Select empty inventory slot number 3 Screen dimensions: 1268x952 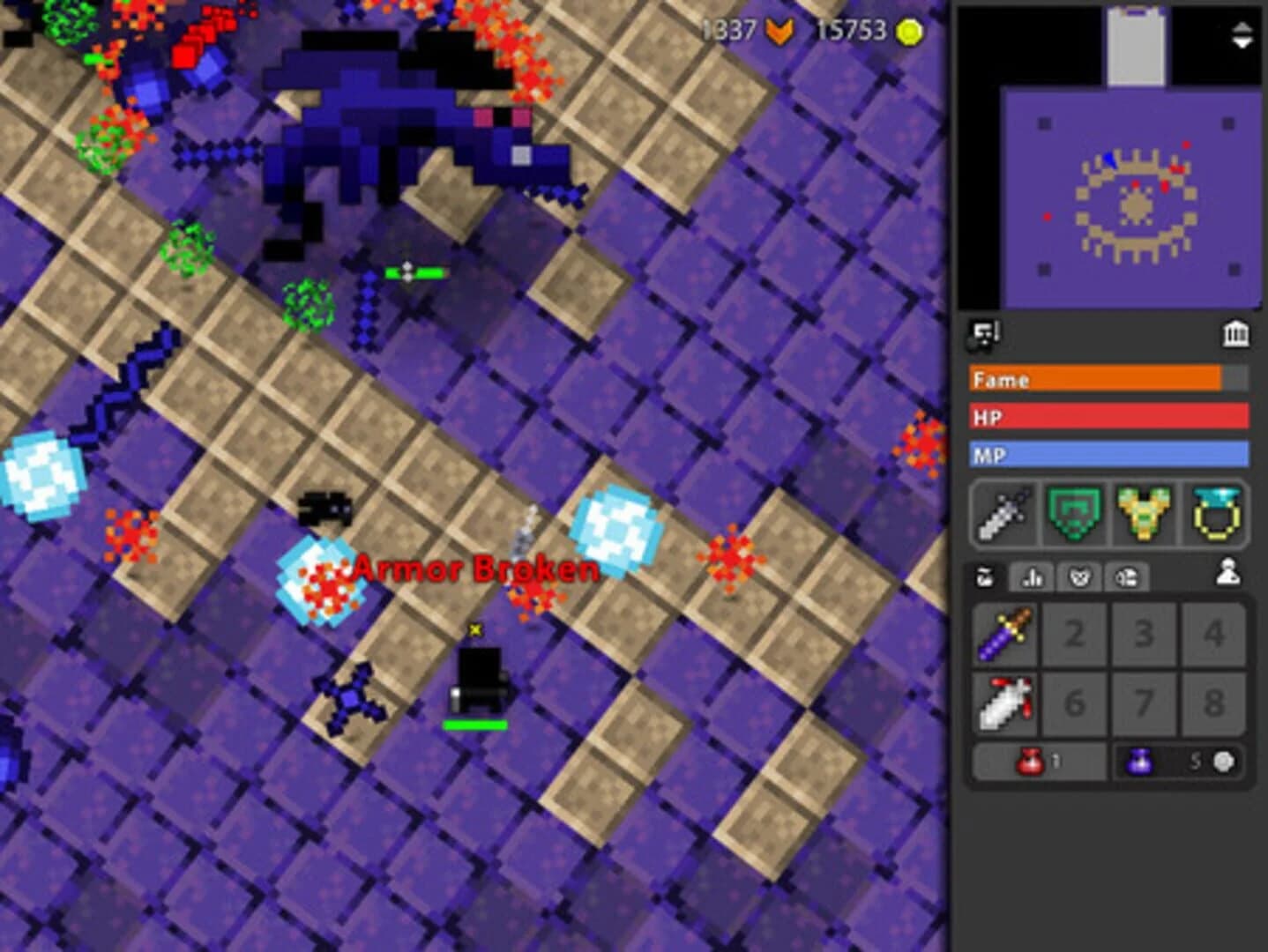tap(1146, 631)
